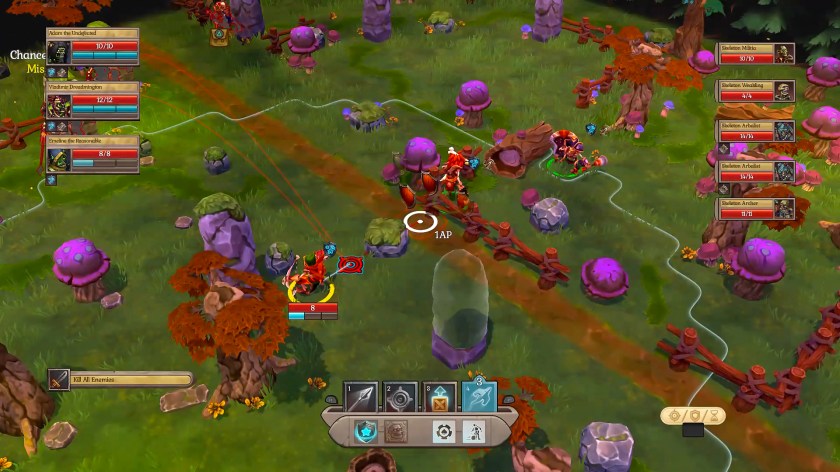Select the spear attack ability
840x472 pixels.
(360, 397)
